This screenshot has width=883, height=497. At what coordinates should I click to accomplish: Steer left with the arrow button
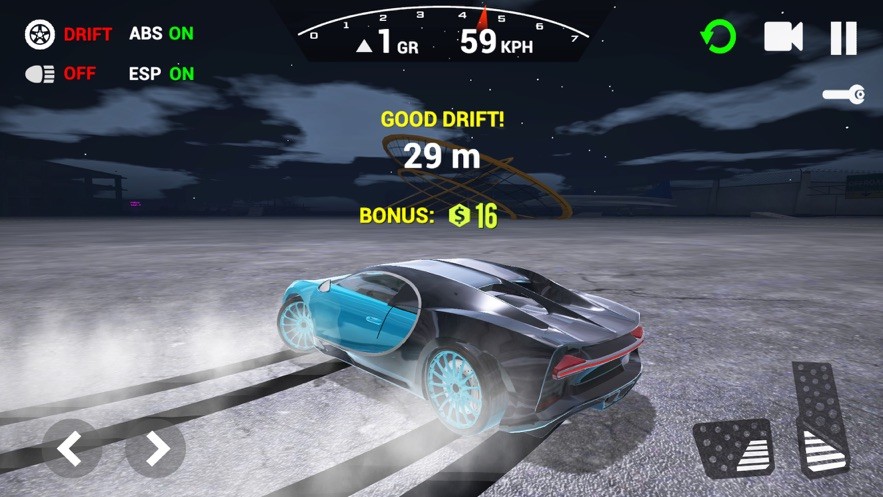tap(71, 448)
